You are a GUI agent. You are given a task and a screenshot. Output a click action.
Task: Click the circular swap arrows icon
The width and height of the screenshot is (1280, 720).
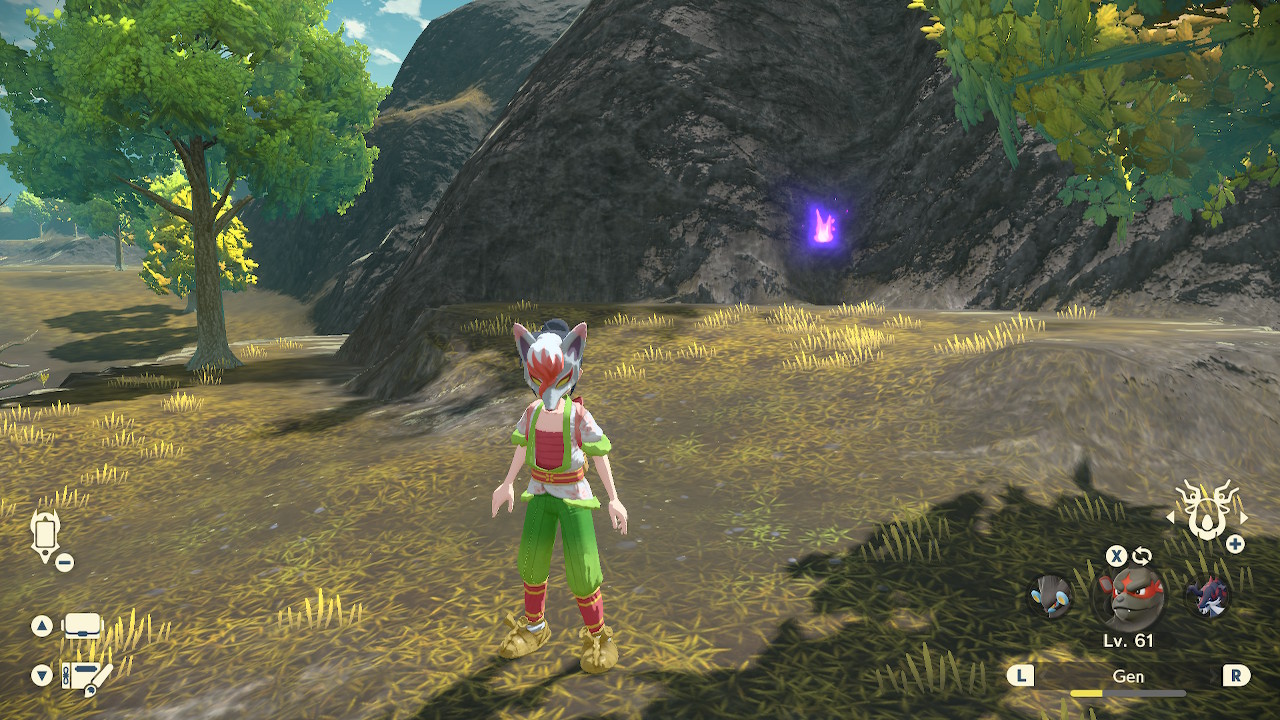1142,556
